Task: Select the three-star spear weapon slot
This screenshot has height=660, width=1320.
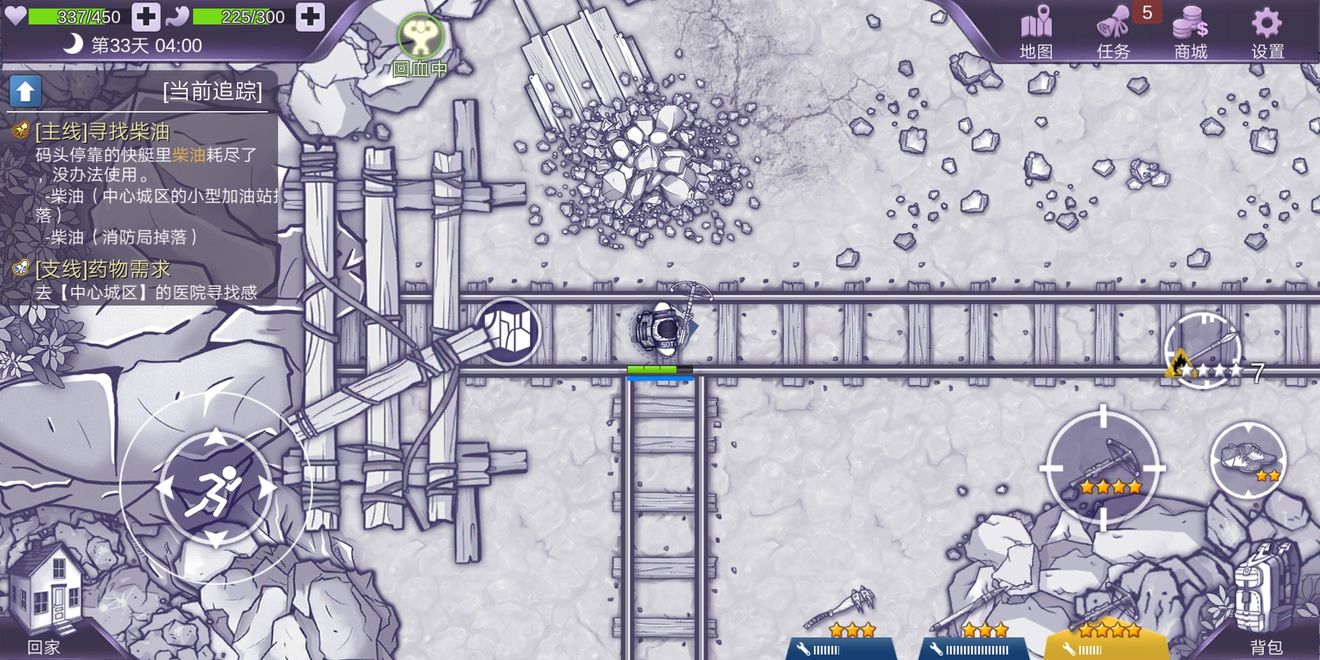Action: (973, 619)
